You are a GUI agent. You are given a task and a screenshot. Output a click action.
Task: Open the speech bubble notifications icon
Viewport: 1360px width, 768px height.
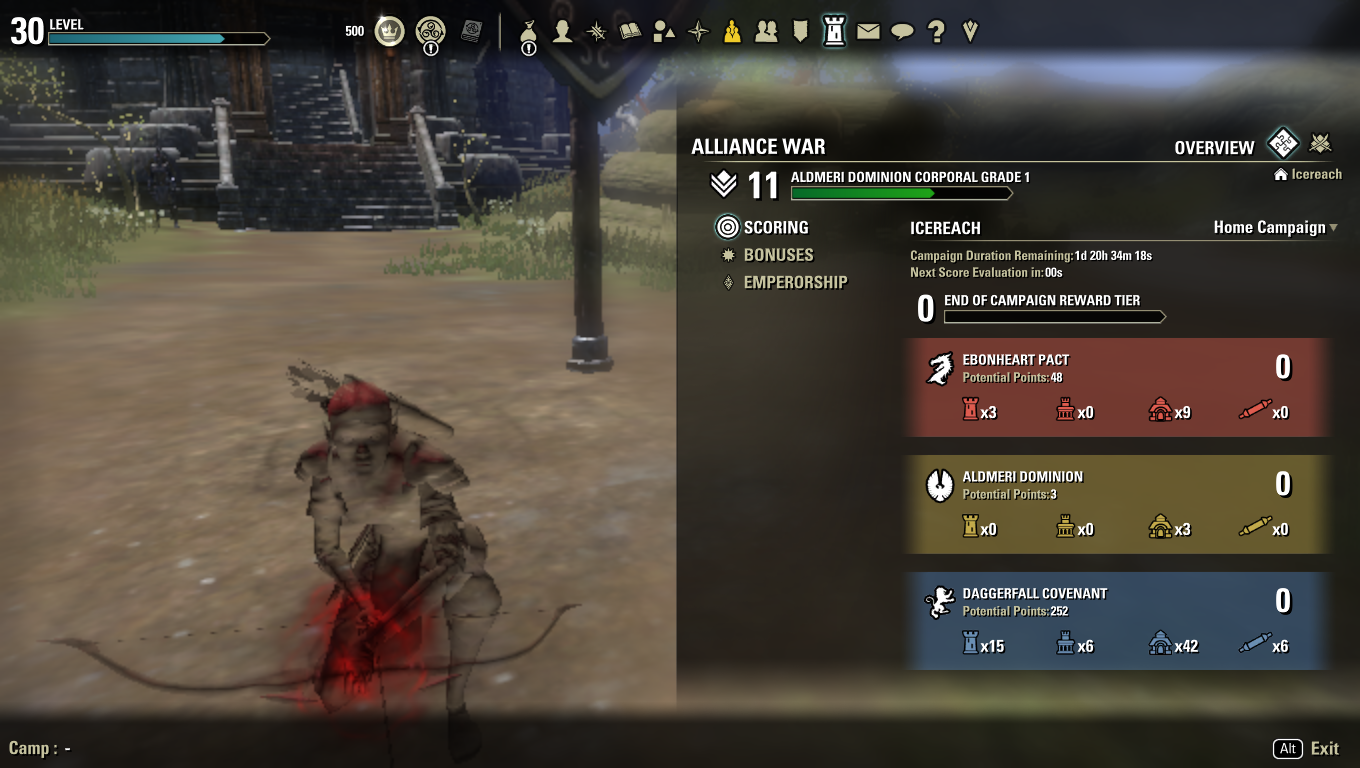tap(902, 32)
